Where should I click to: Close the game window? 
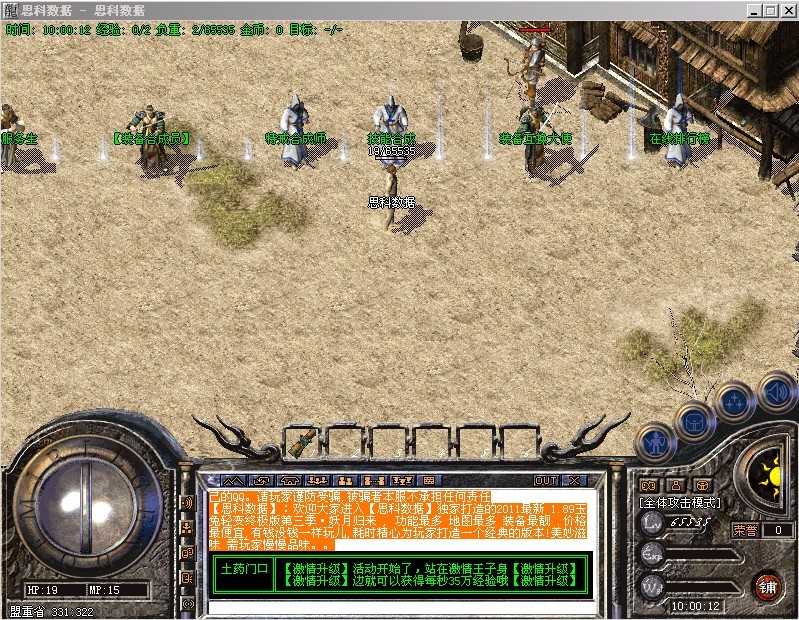tap(785, 10)
